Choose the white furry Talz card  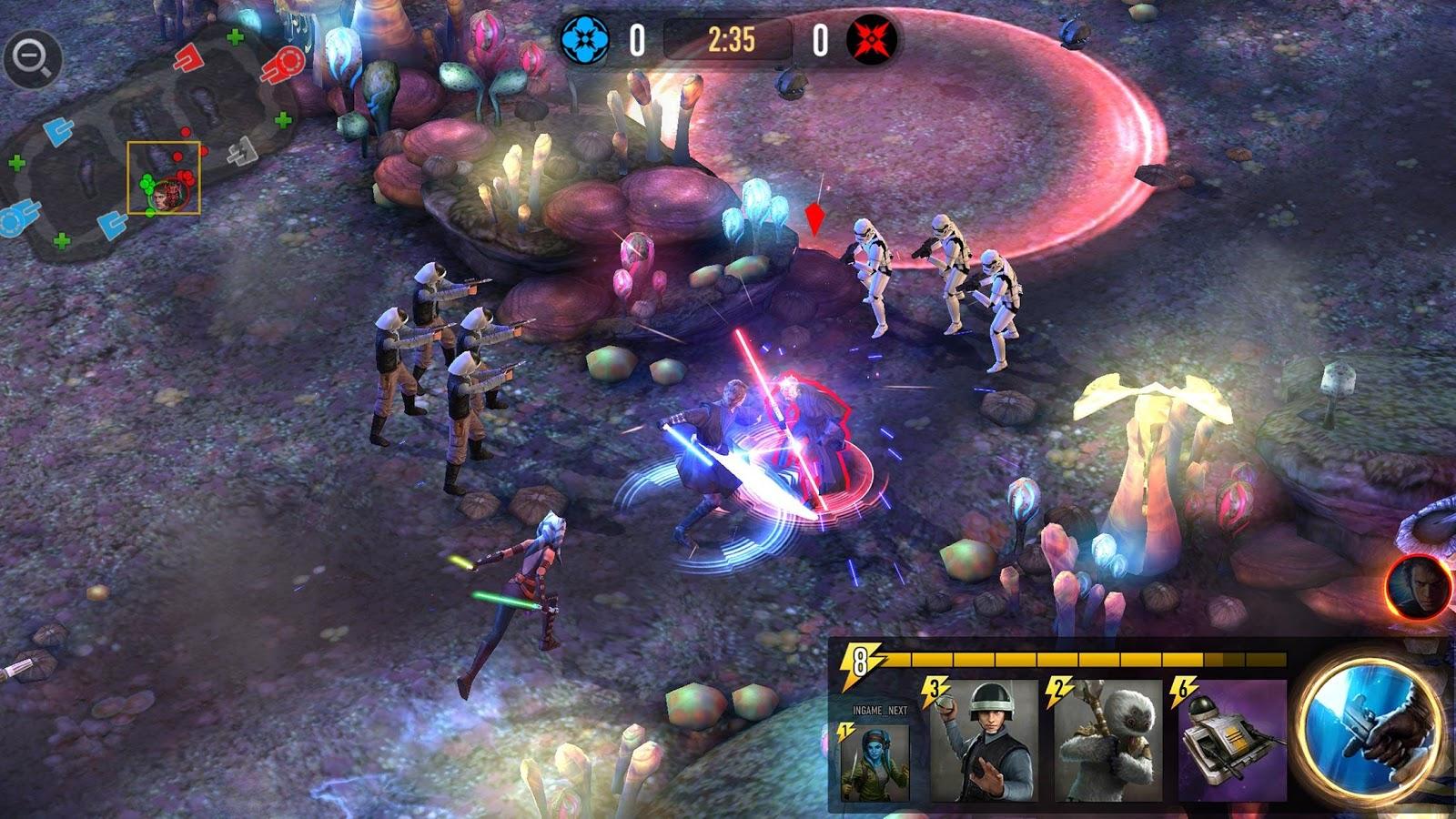[1108, 741]
